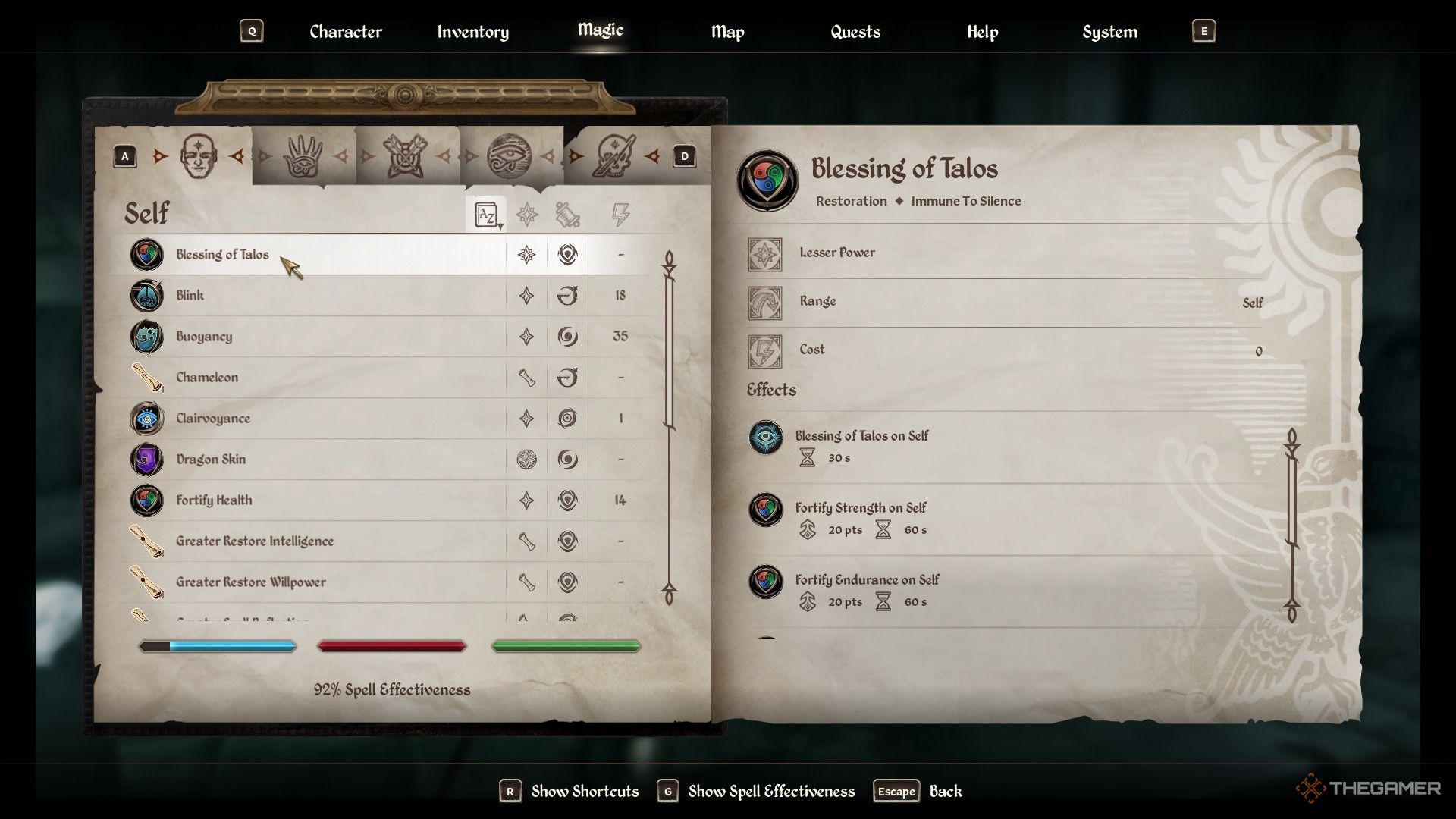Viewport: 1456px width, 819px height.
Task: Click the Blessing of Talos spell icon
Action: [146, 255]
